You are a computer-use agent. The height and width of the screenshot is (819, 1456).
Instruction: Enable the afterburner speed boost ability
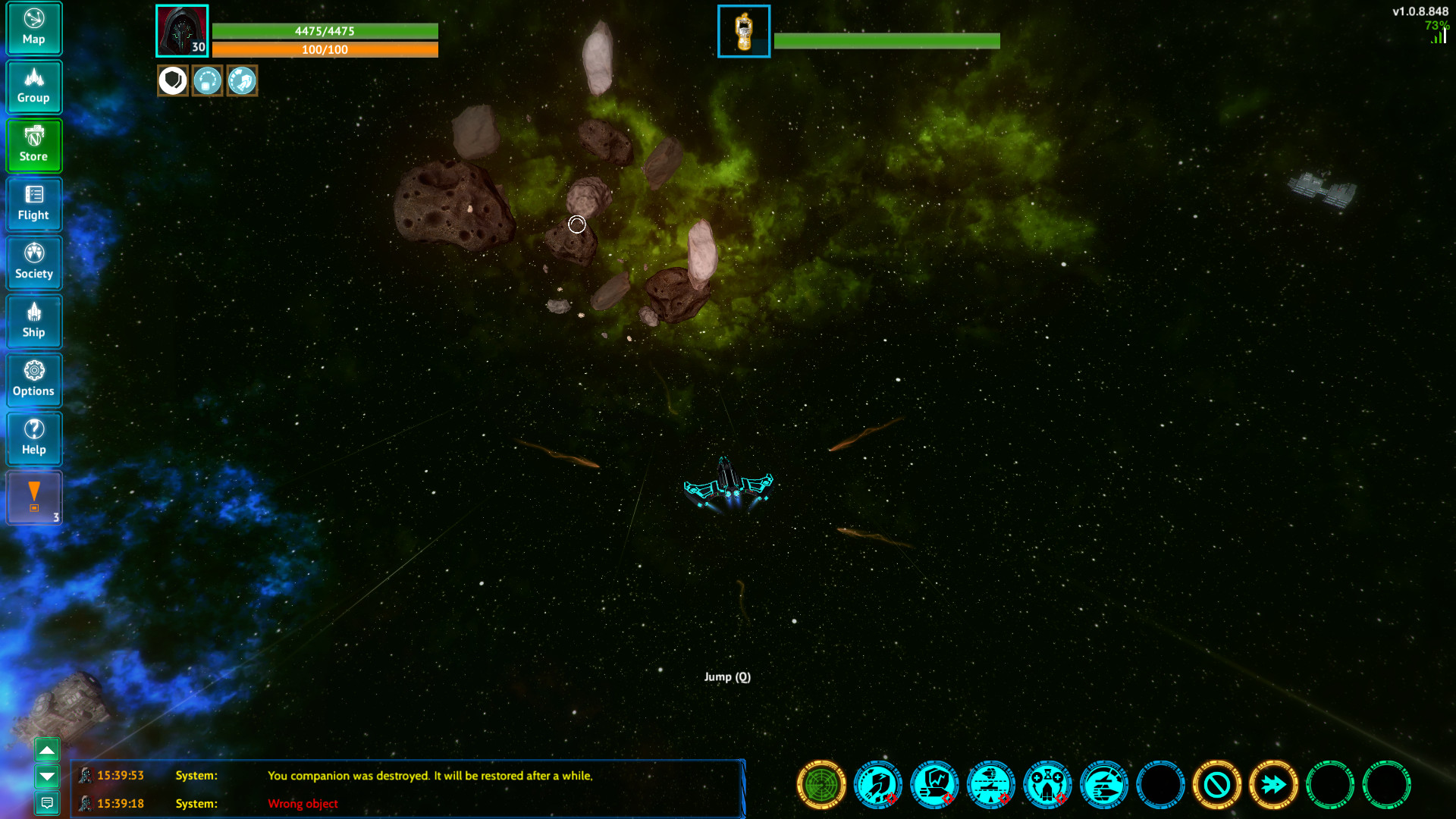[1273, 786]
